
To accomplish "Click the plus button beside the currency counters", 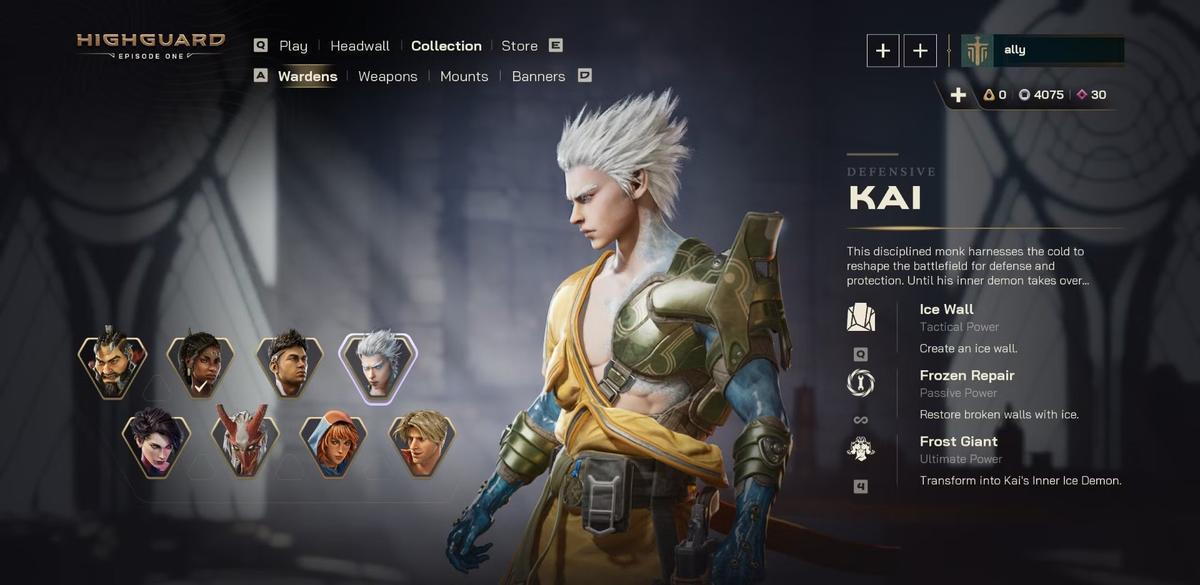I will click(958, 95).
